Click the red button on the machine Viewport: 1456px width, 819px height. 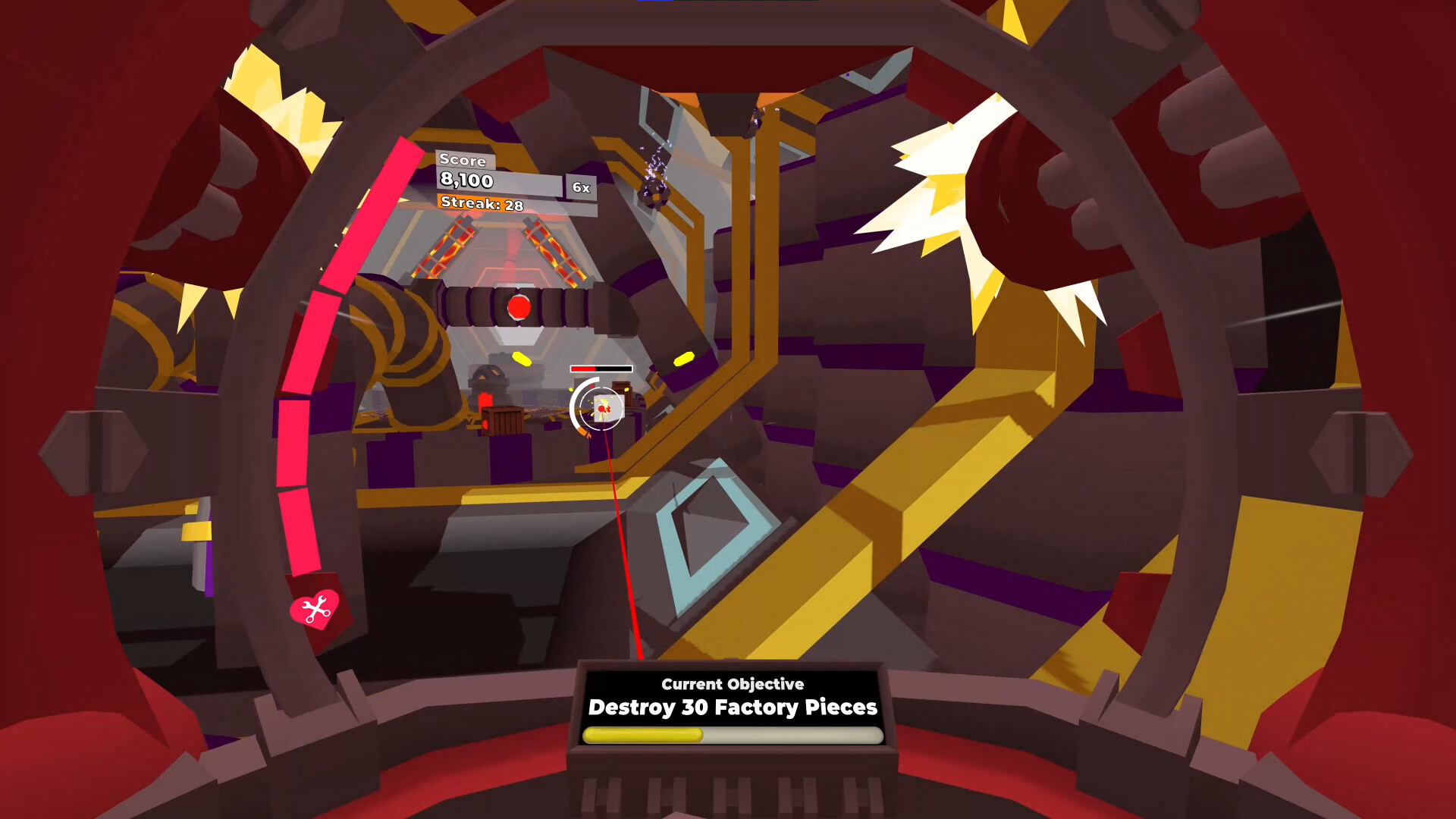[x=519, y=306]
